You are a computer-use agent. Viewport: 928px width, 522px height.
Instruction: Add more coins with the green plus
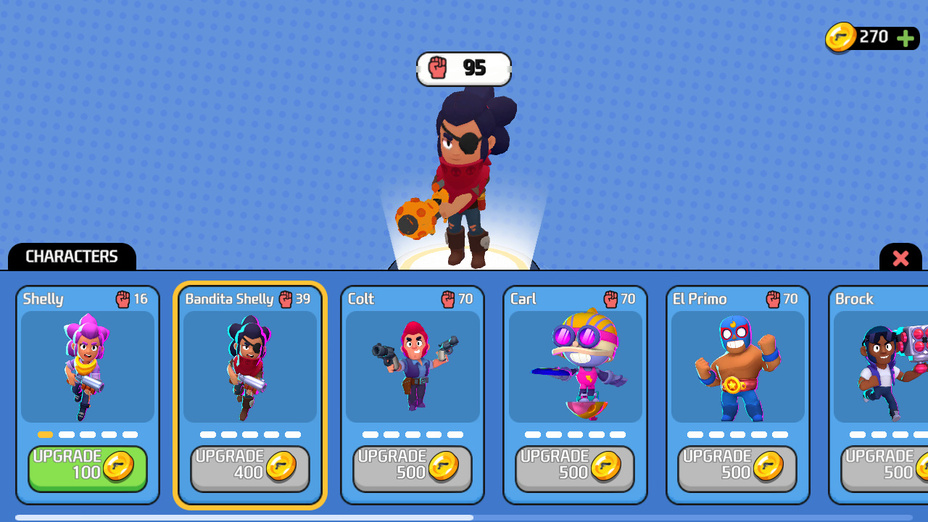click(906, 38)
